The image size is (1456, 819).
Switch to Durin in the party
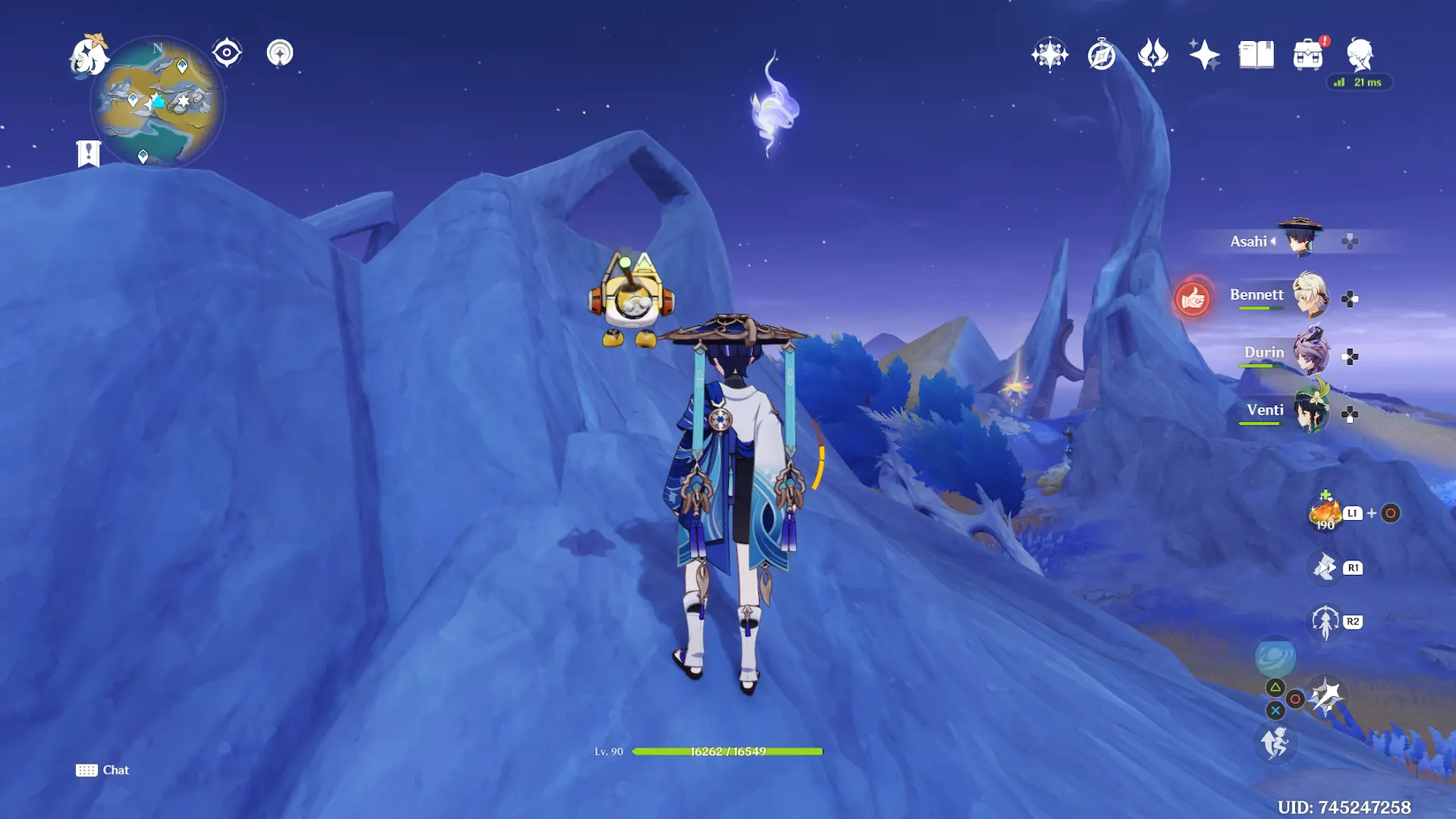[x=1310, y=353]
